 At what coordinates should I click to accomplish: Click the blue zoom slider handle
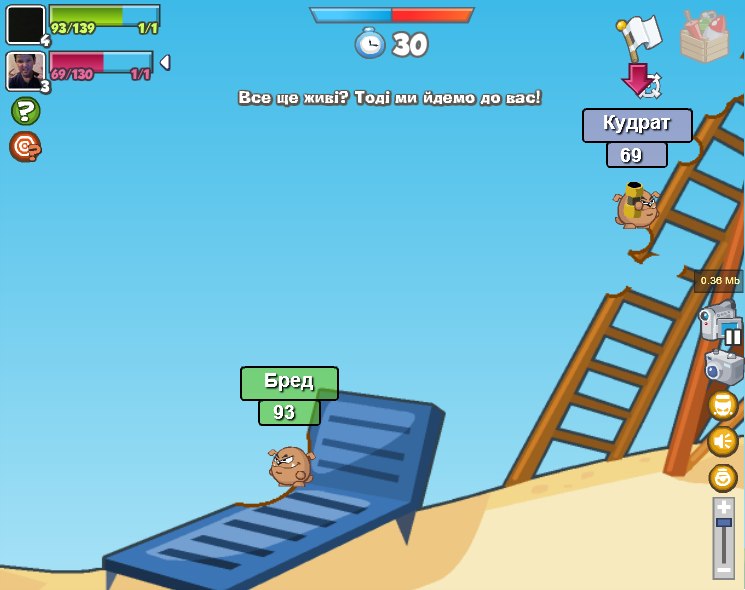coord(723,522)
